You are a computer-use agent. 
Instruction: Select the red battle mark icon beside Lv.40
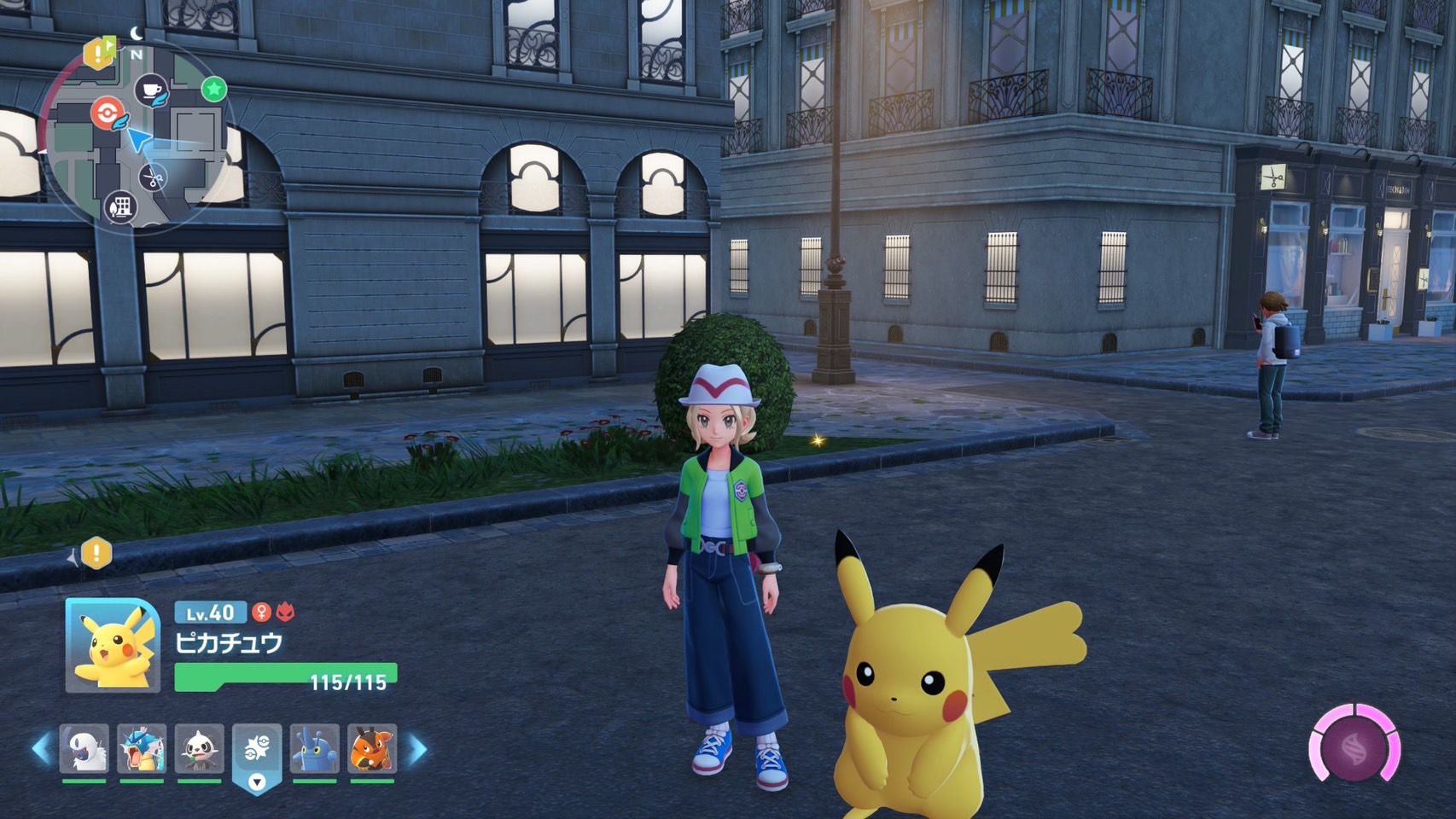pyautogui.click(x=285, y=612)
